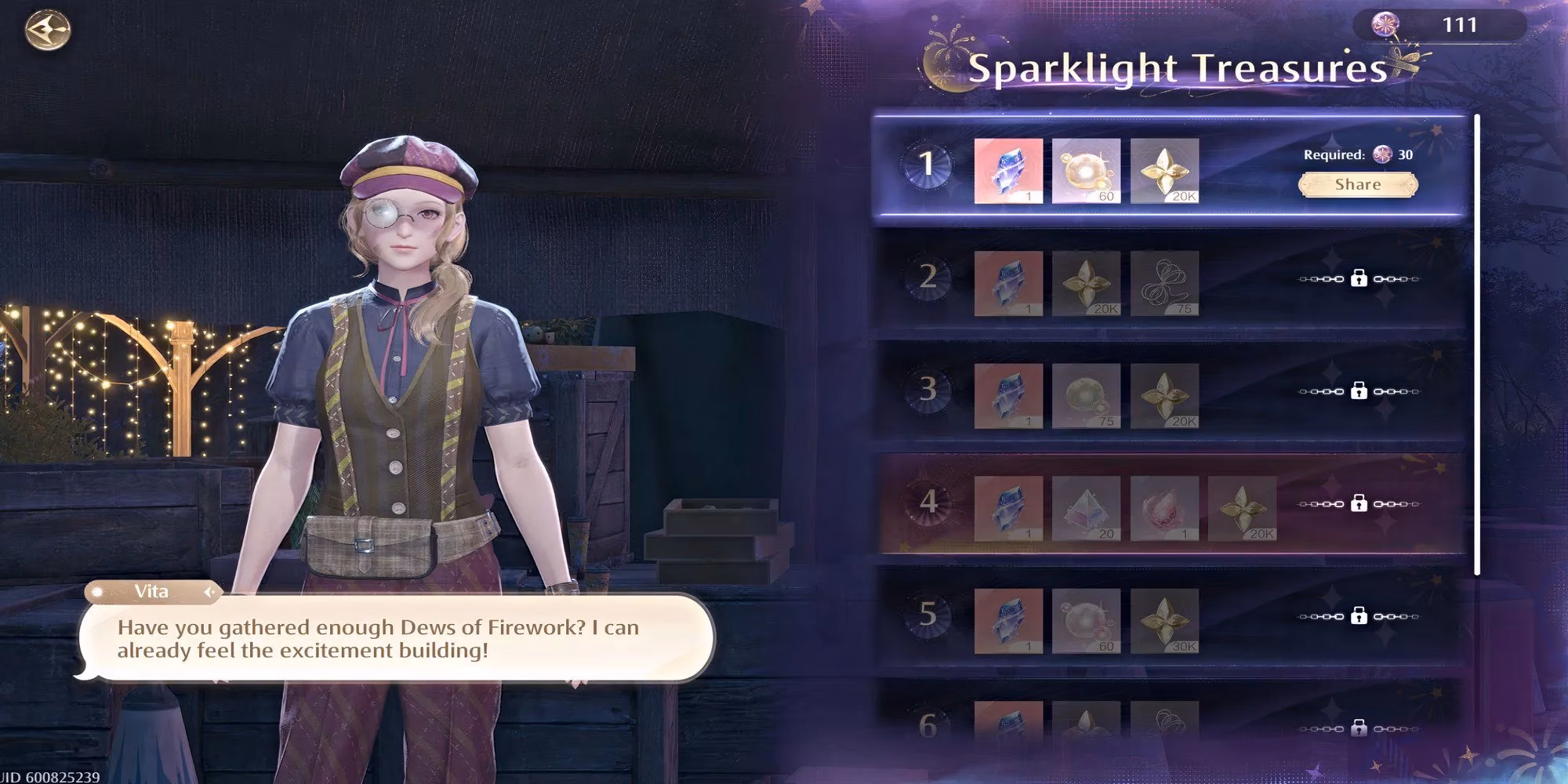1568x784 pixels.
Task: Share the first Sparklight Treasure reward
Action: coord(1357,185)
